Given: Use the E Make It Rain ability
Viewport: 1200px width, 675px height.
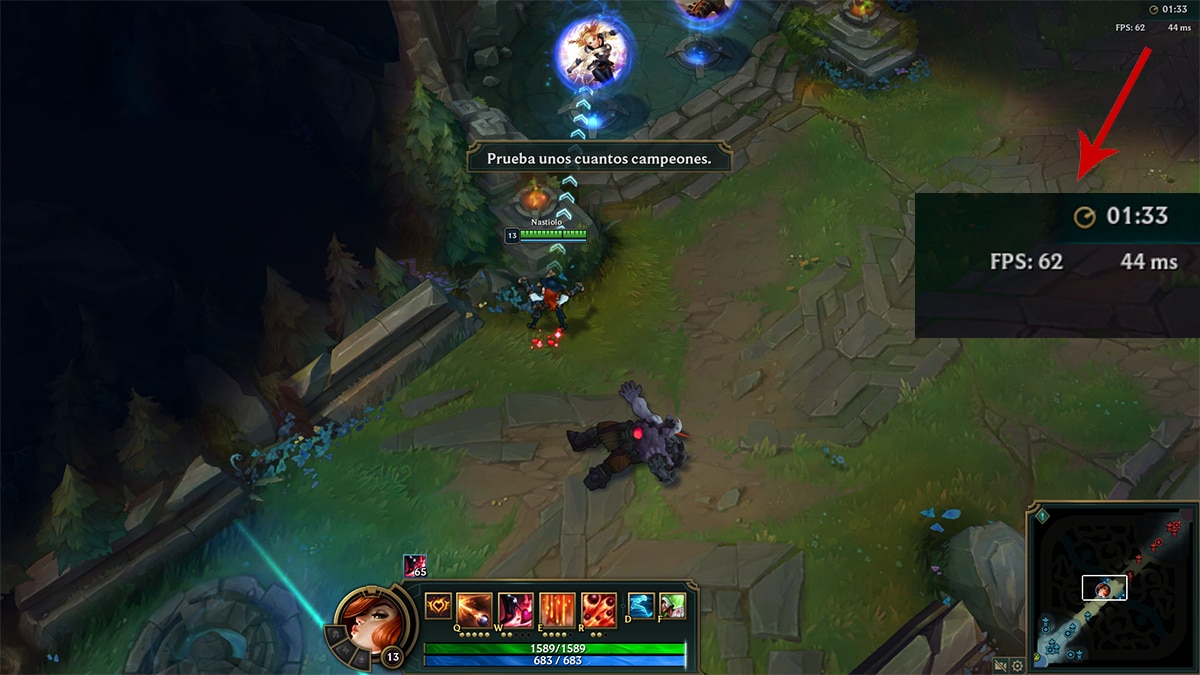Looking at the screenshot, I should tap(557, 607).
